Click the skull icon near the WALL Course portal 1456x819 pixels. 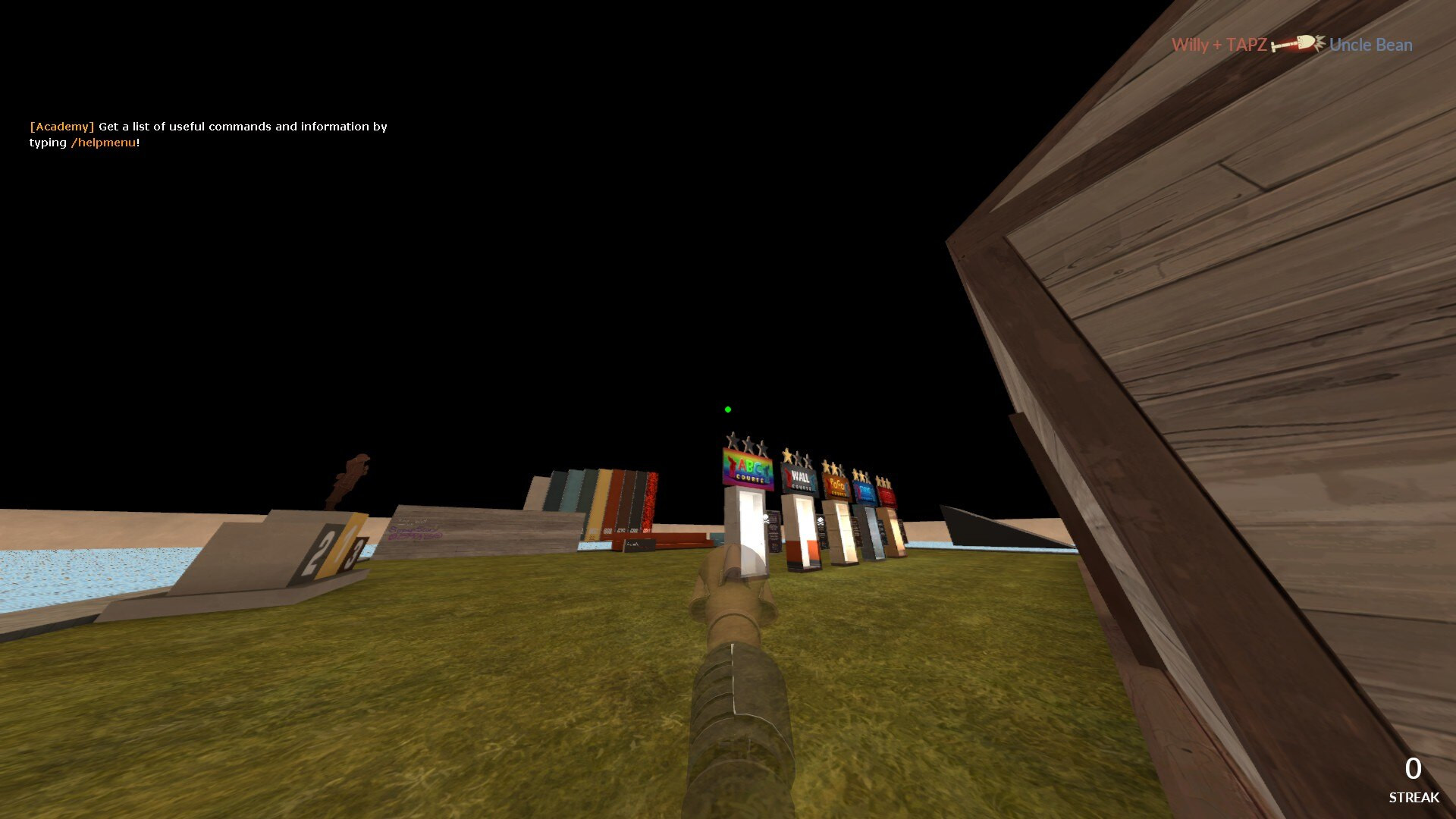(x=821, y=522)
